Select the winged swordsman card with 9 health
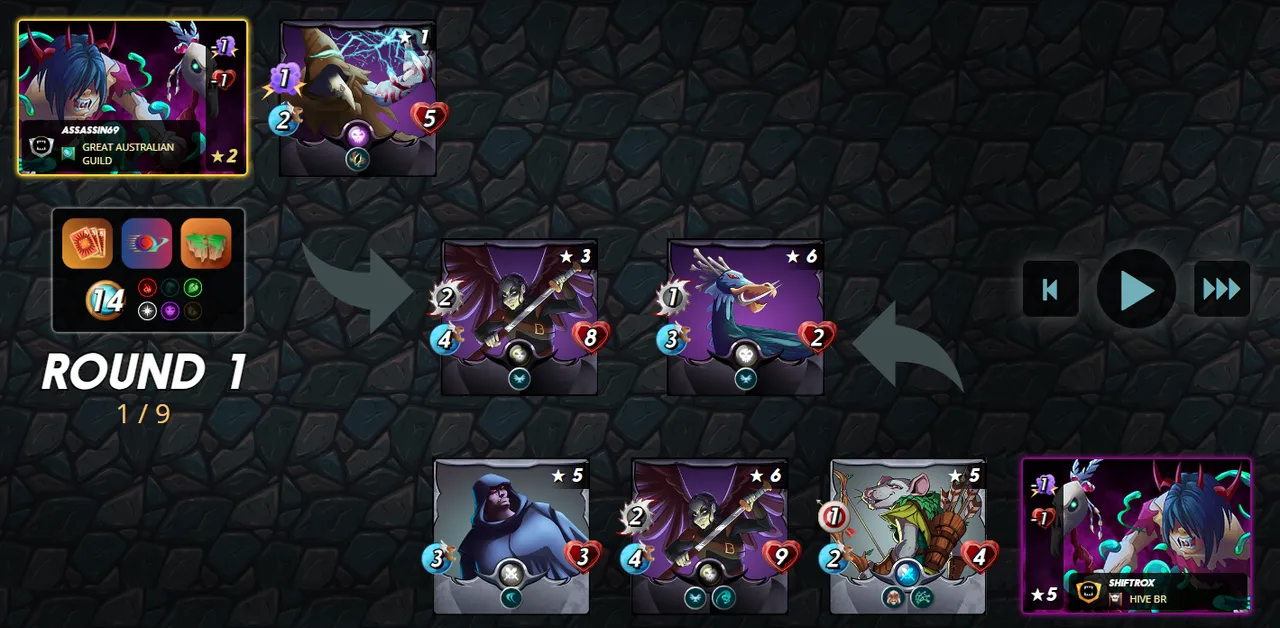The width and height of the screenshot is (1280, 628). click(709, 536)
